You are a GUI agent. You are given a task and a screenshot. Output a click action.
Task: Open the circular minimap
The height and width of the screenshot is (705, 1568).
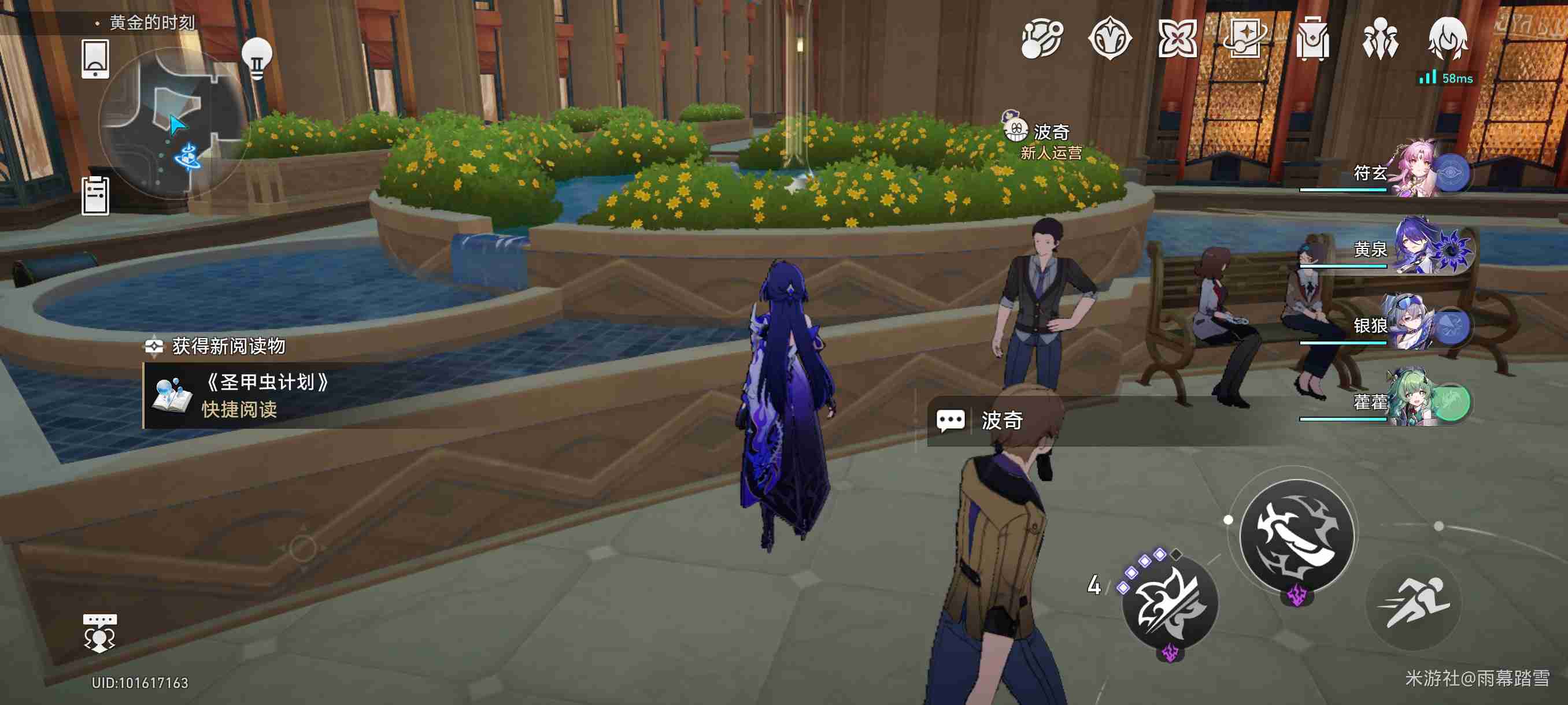173,125
